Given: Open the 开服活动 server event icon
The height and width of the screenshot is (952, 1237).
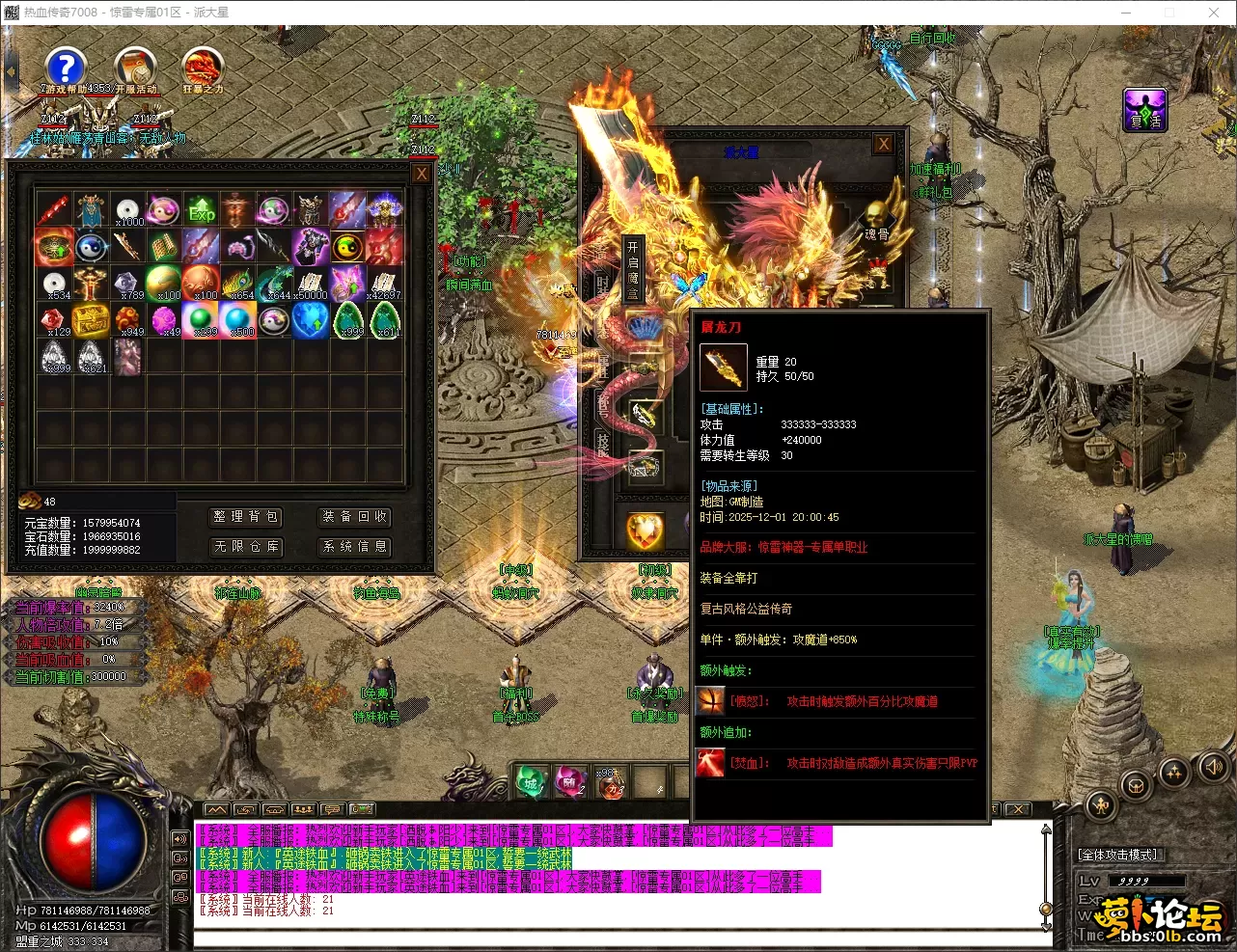Looking at the screenshot, I should click(135, 69).
